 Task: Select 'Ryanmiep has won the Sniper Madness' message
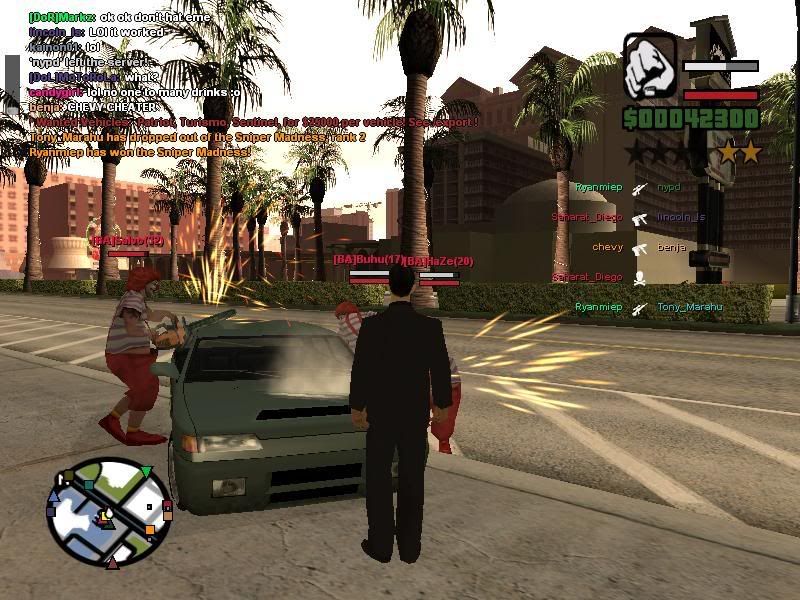[139, 151]
